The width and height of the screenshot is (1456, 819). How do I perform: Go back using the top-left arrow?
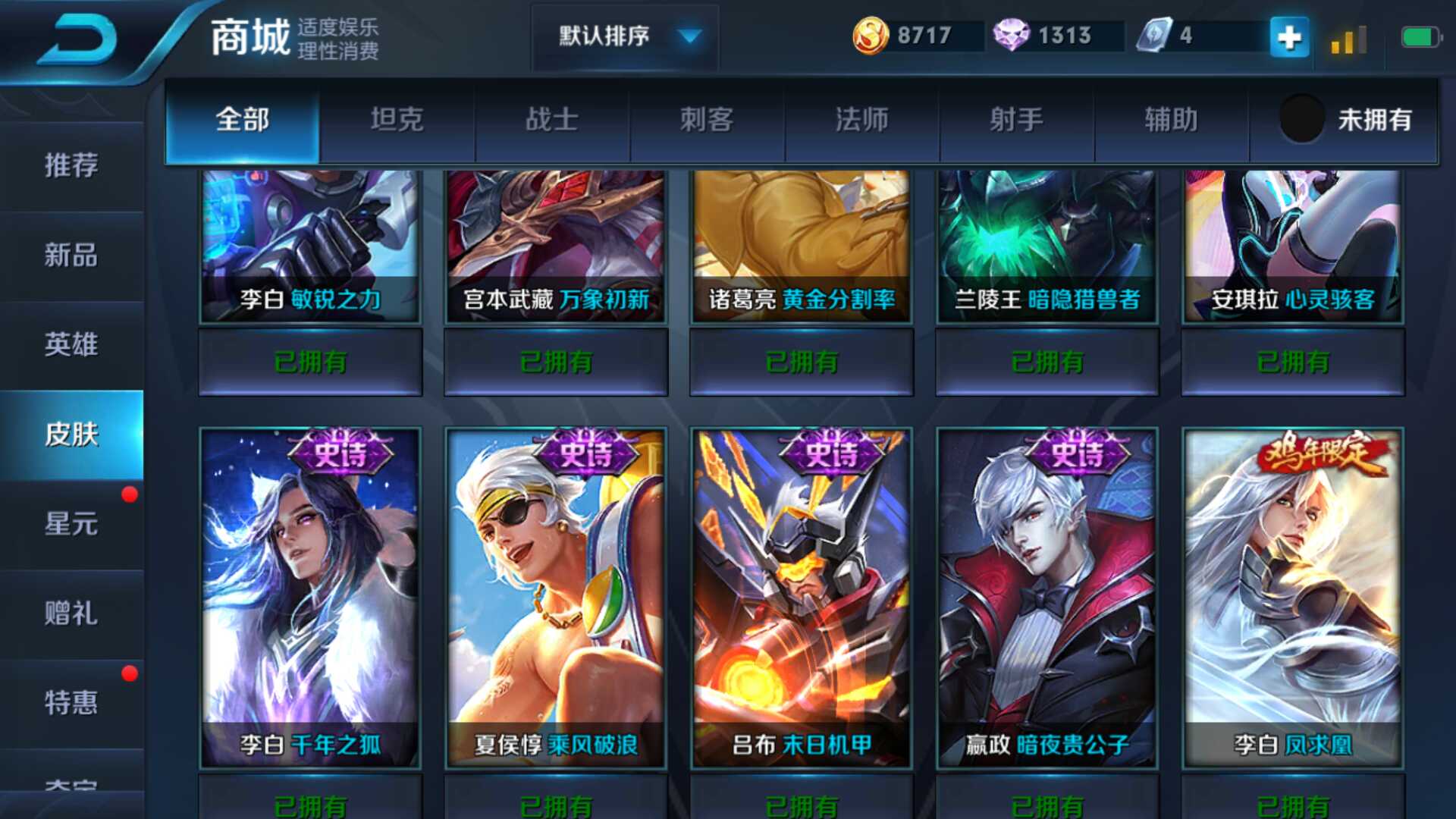(x=78, y=39)
